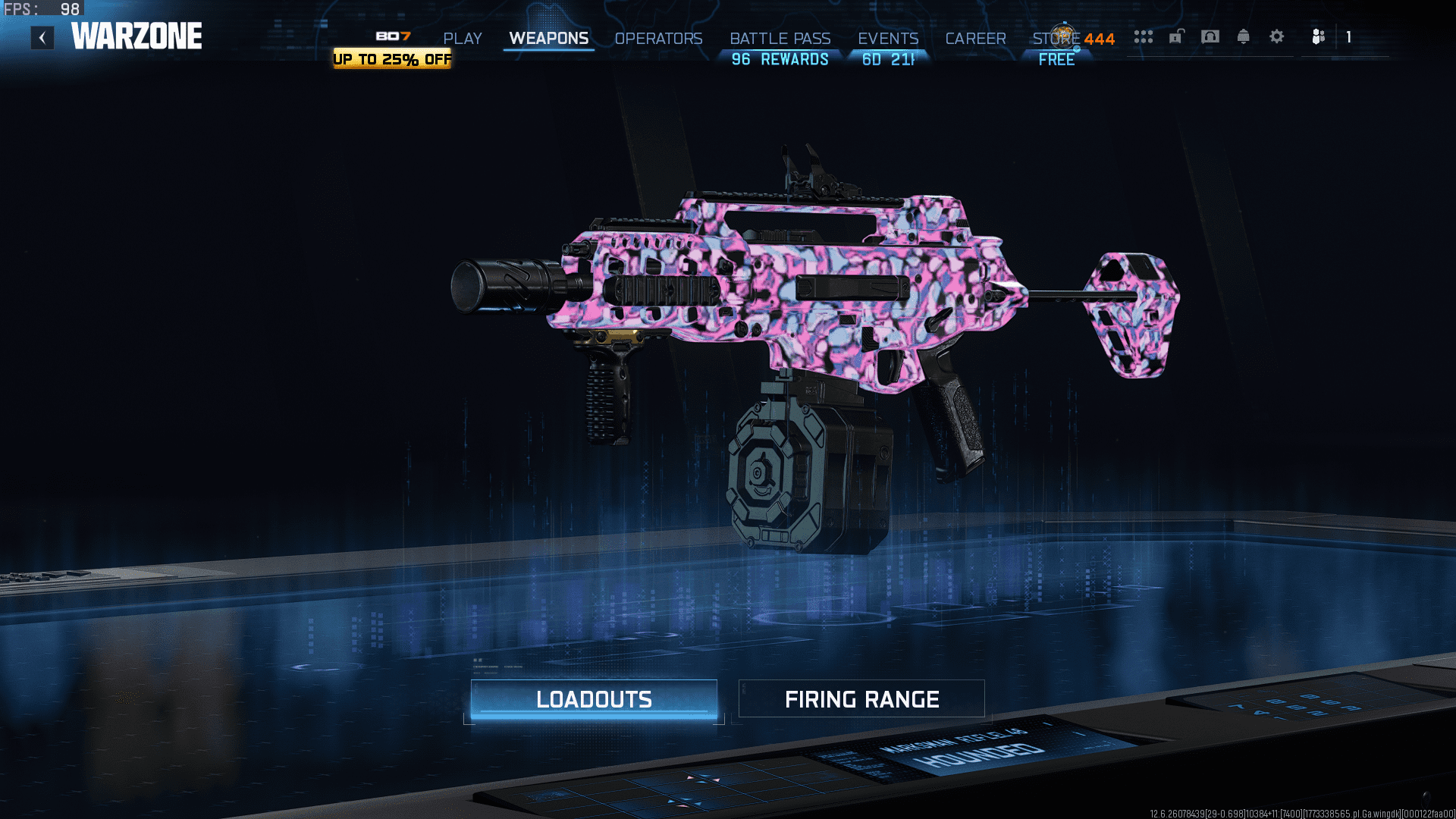1456x819 pixels.
Task: Show notifications with the bell icon
Action: pos(1244,36)
